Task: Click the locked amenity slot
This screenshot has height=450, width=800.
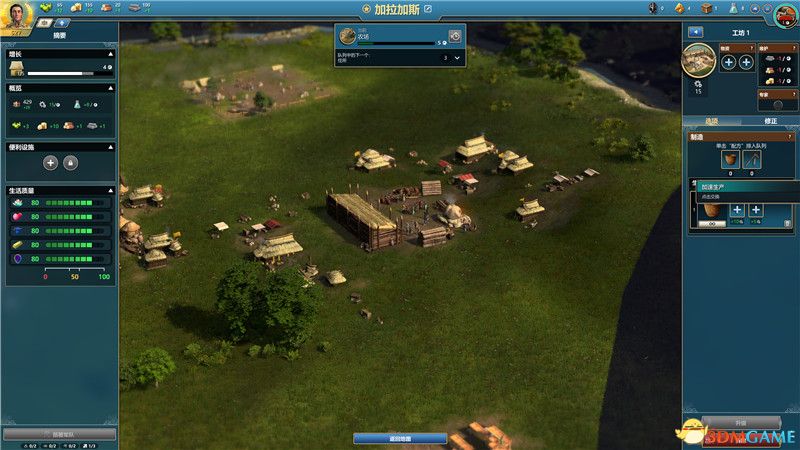Action: (71, 163)
